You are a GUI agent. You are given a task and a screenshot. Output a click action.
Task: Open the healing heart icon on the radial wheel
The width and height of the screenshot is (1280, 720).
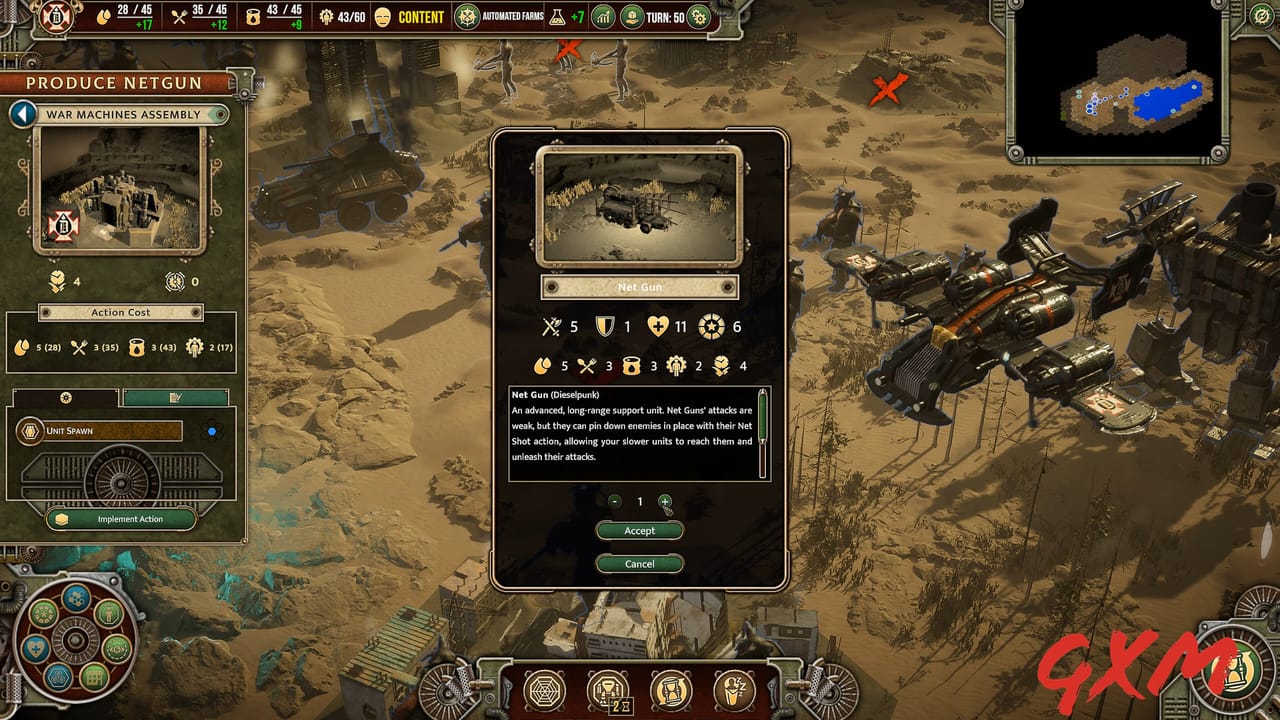point(36,648)
